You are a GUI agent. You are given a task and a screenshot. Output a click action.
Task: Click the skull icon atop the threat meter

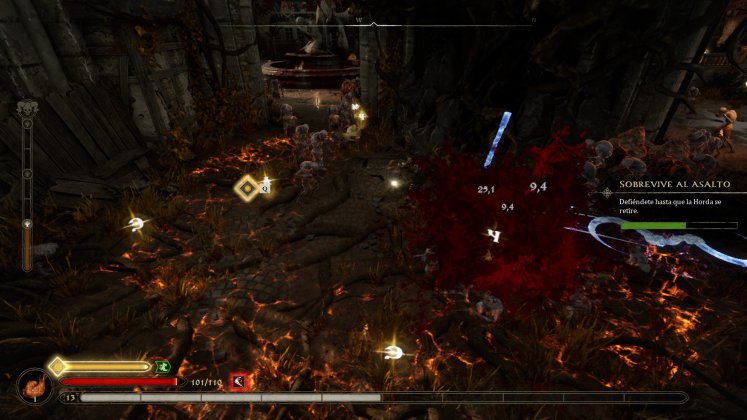tap(27, 108)
